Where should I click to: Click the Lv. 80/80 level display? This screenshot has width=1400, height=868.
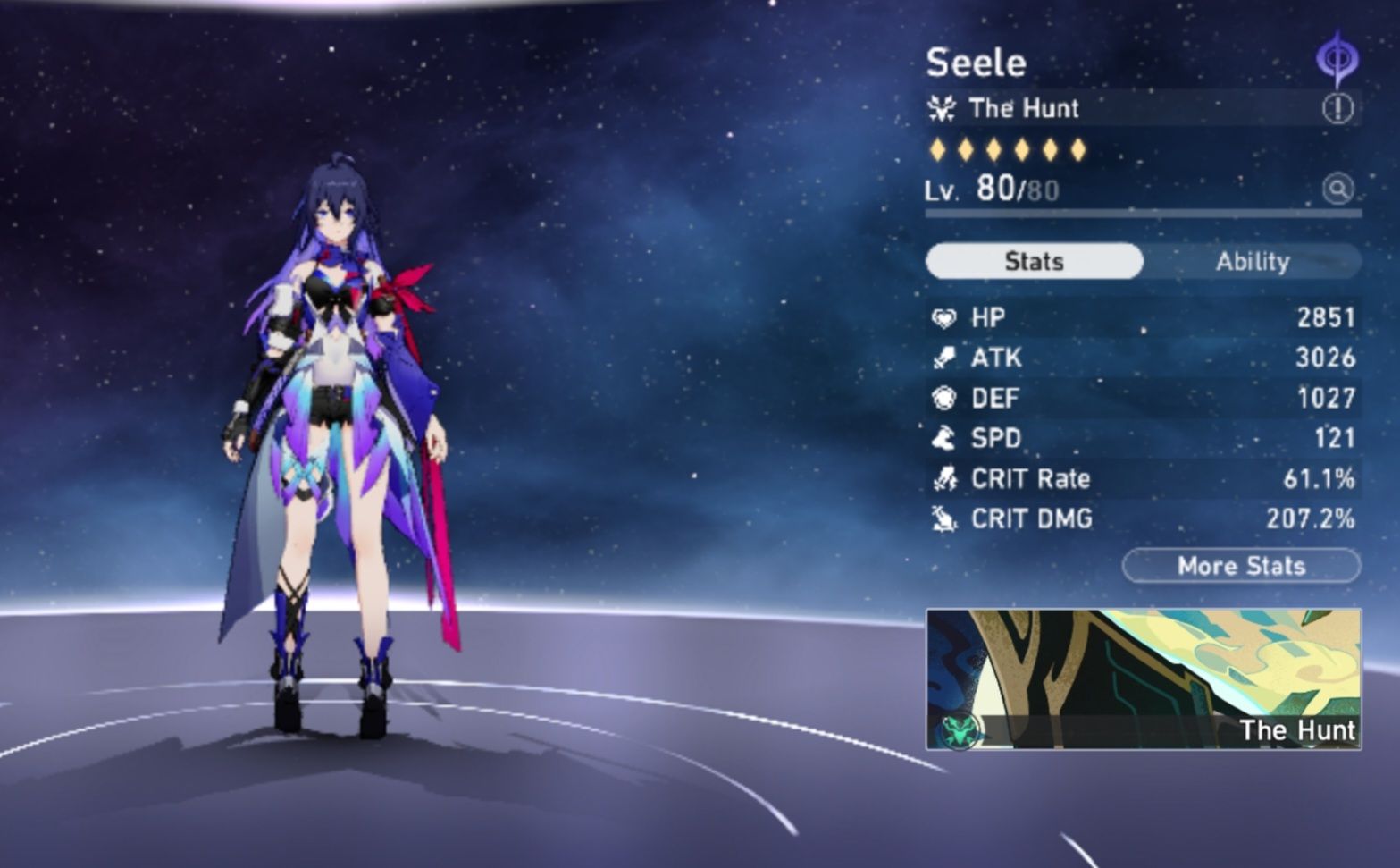pos(992,189)
